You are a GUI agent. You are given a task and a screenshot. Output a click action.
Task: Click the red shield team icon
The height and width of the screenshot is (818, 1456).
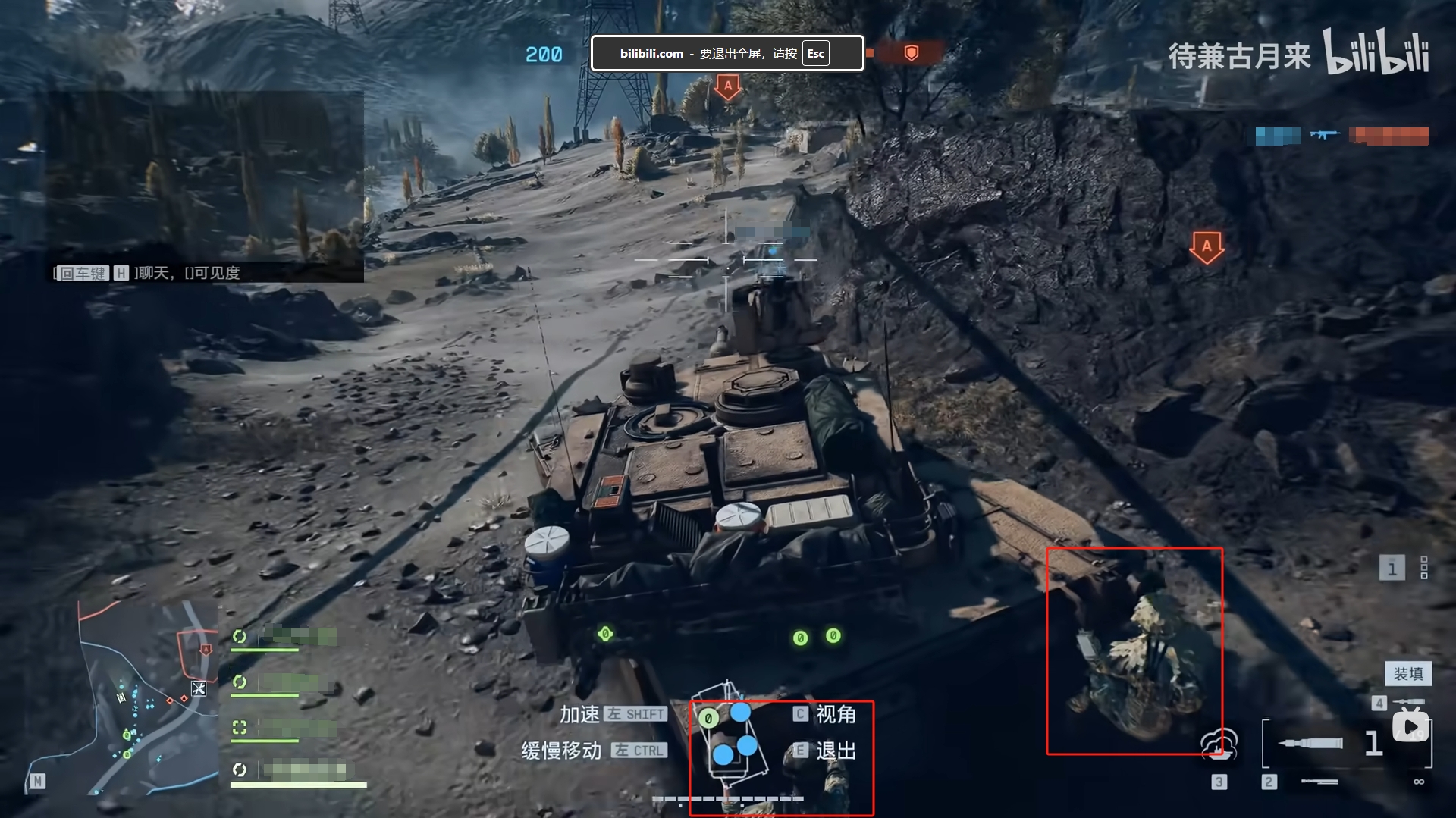click(x=912, y=53)
